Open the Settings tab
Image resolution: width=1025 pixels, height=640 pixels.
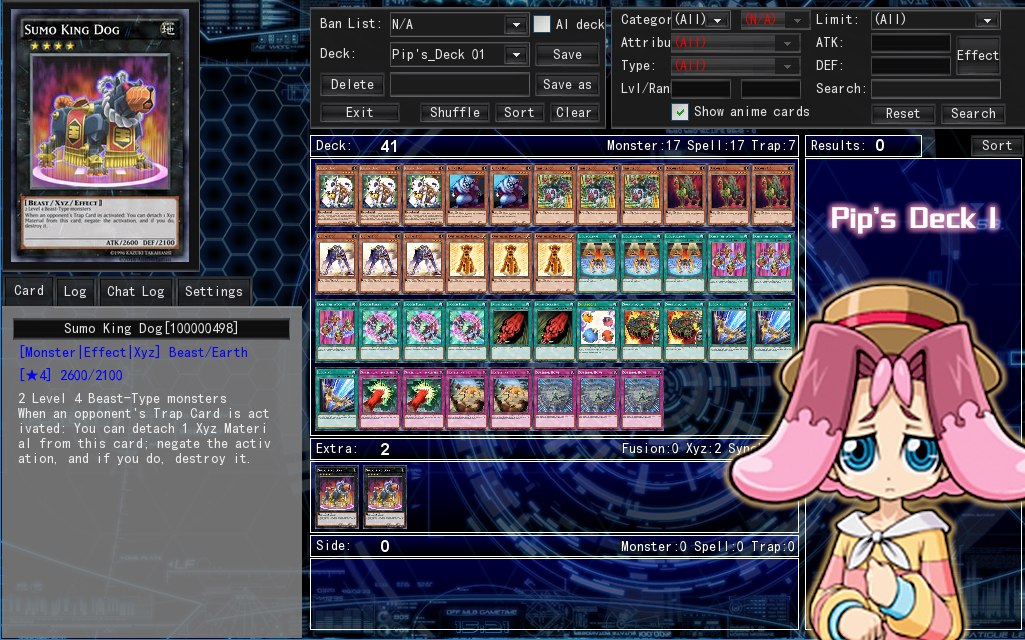tap(214, 292)
